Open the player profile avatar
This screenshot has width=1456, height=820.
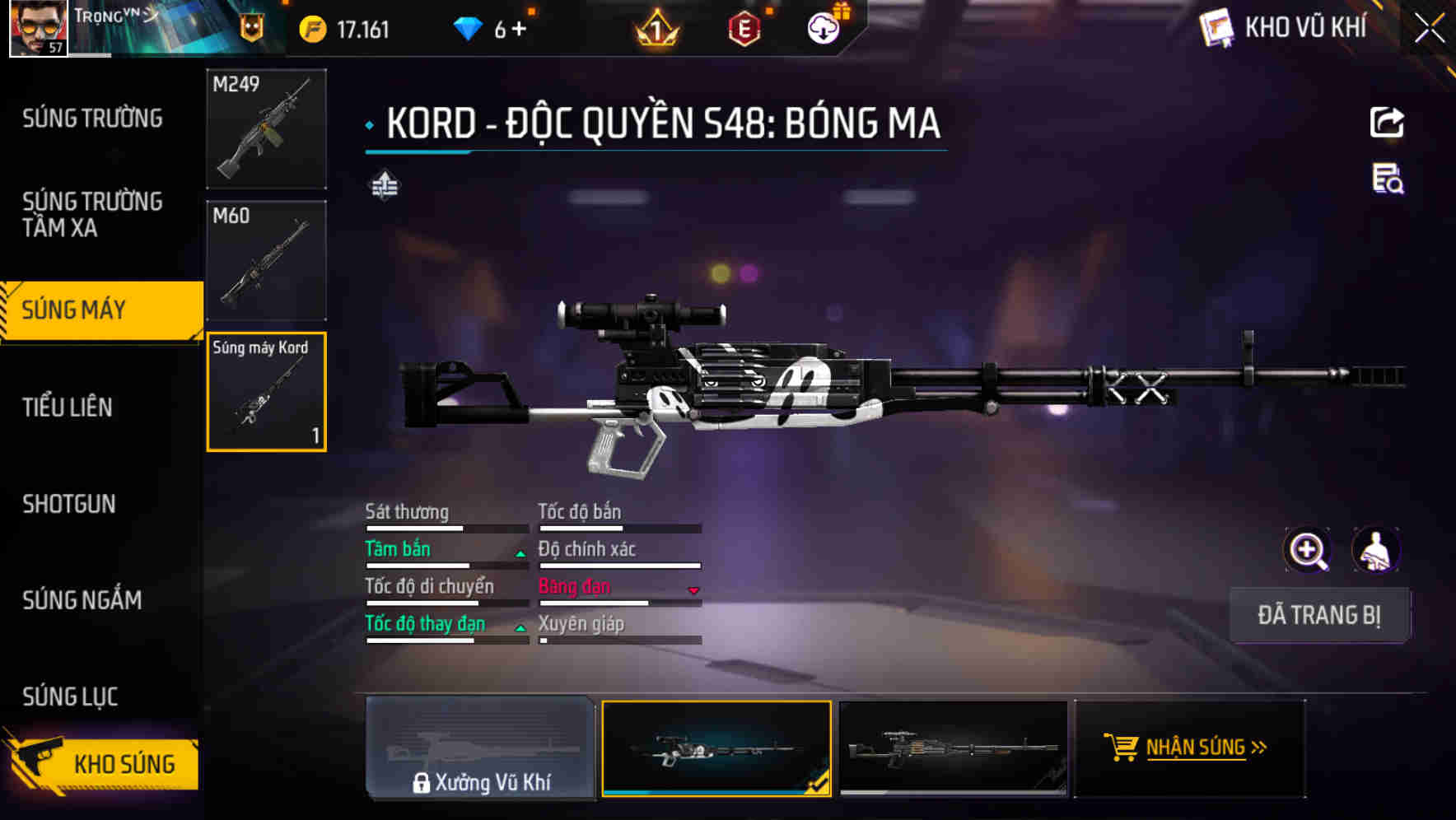38,28
